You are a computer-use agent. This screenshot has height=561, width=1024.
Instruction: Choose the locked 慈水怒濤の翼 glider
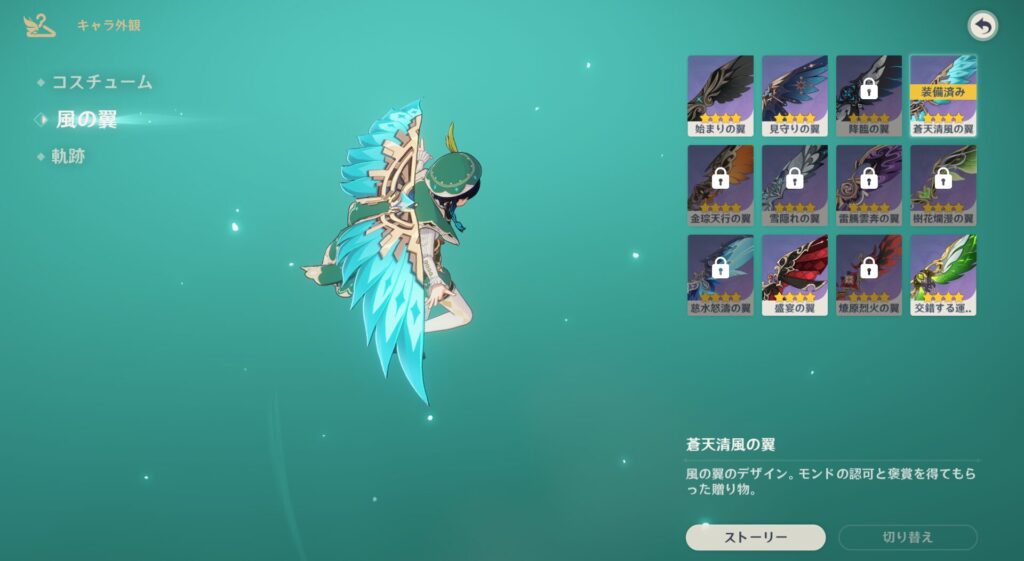[x=720, y=275]
